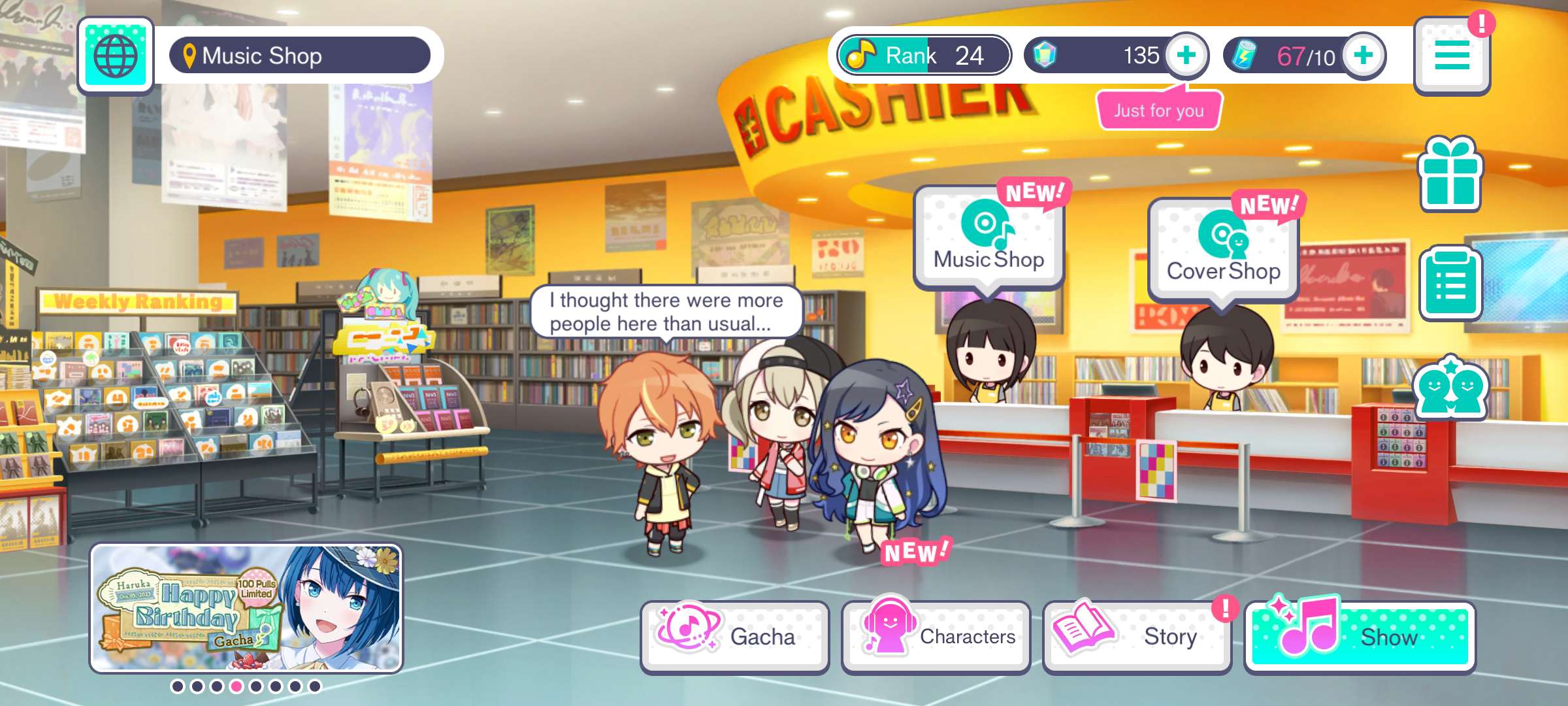The height and width of the screenshot is (706, 1568).
Task: Open the Gacha menu
Action: pos(734,636)
